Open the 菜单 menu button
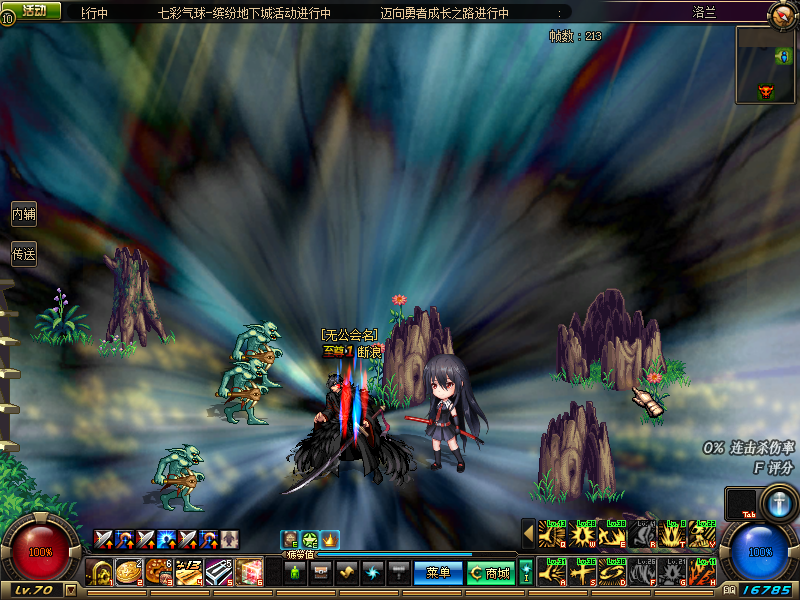 point(438,573)
